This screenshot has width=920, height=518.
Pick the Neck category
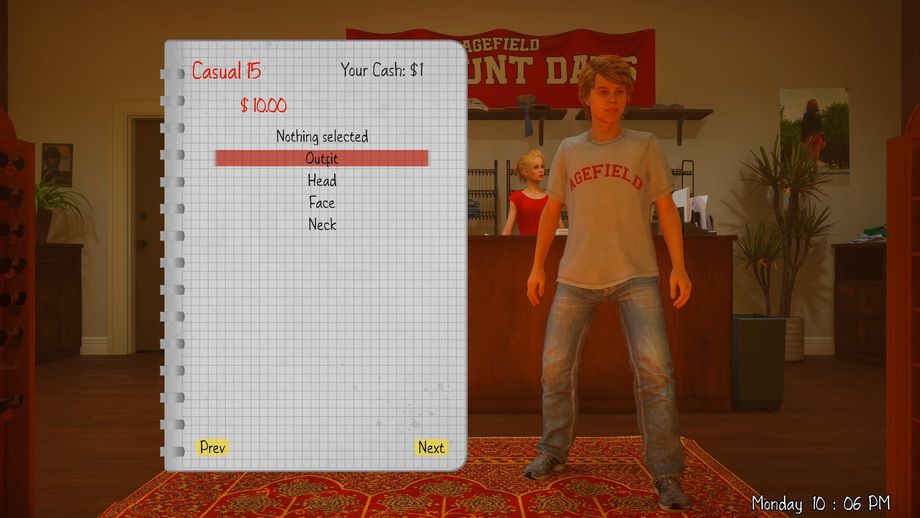click(x=322, y=225)
